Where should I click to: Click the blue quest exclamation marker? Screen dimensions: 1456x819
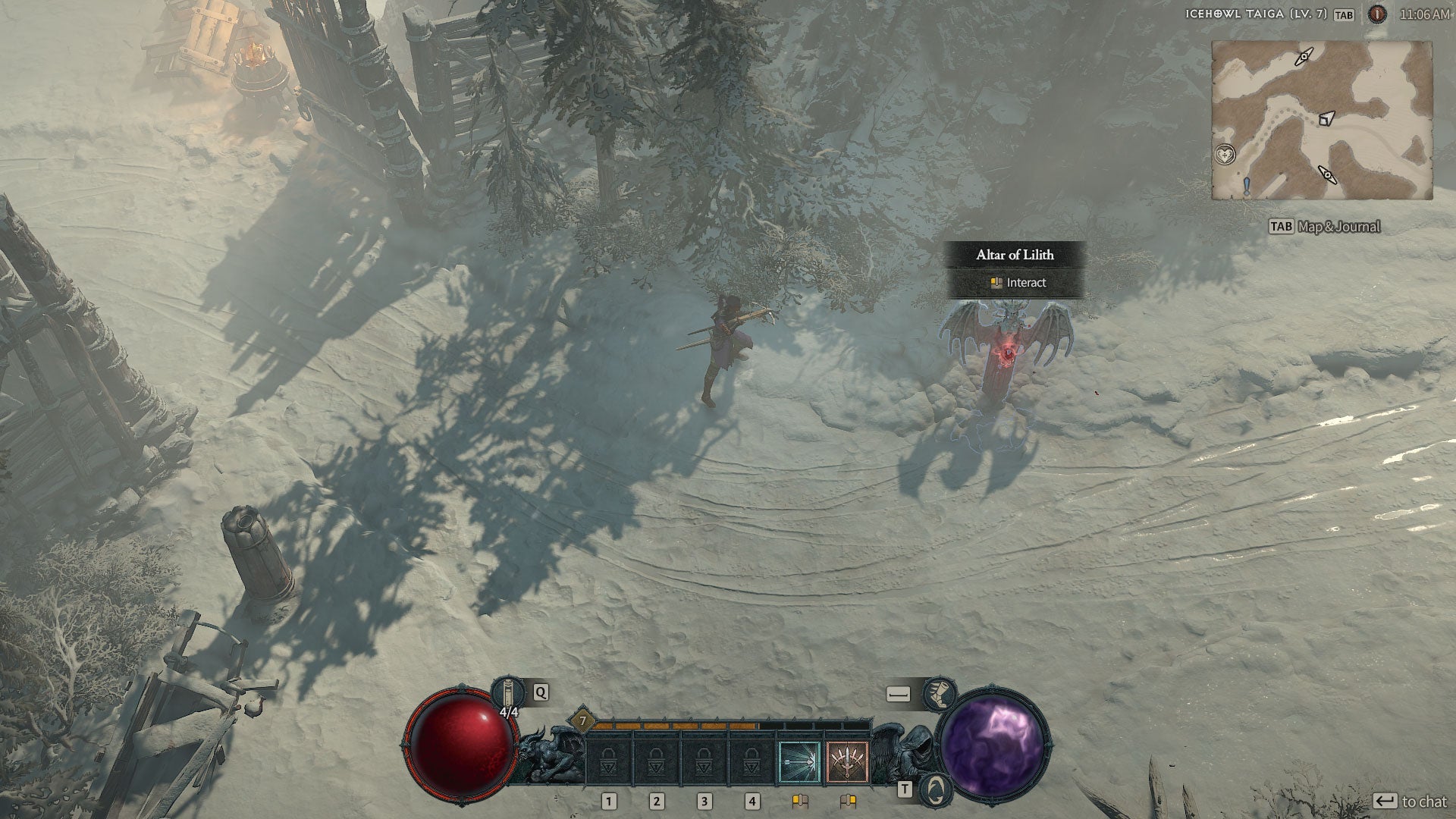(x=1246, y=186)
